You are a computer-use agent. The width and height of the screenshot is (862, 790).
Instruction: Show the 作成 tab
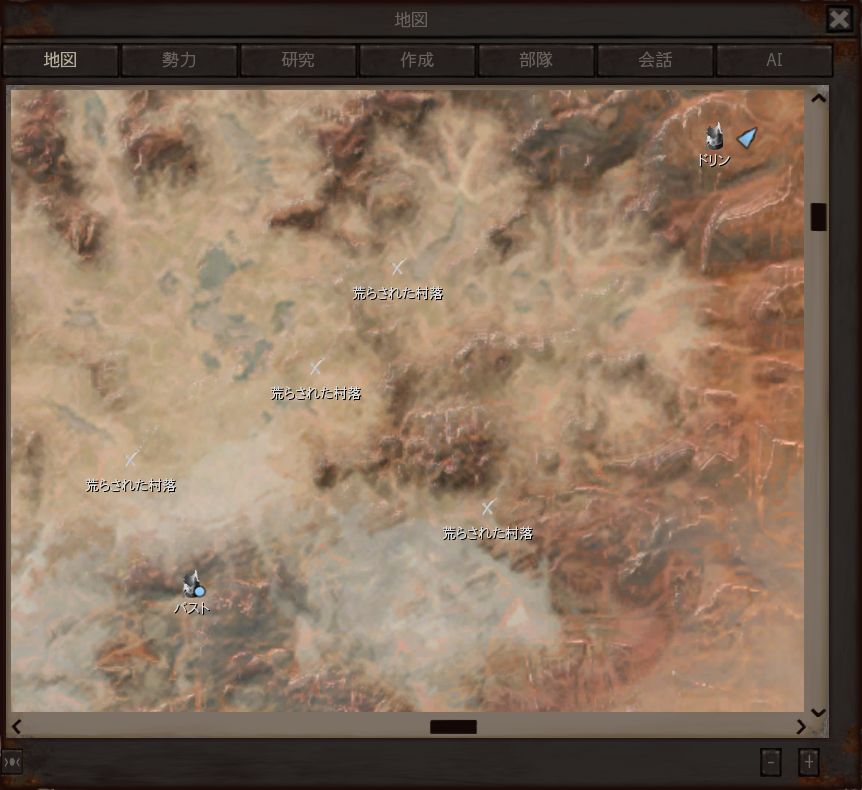click(x=417, y=60)
